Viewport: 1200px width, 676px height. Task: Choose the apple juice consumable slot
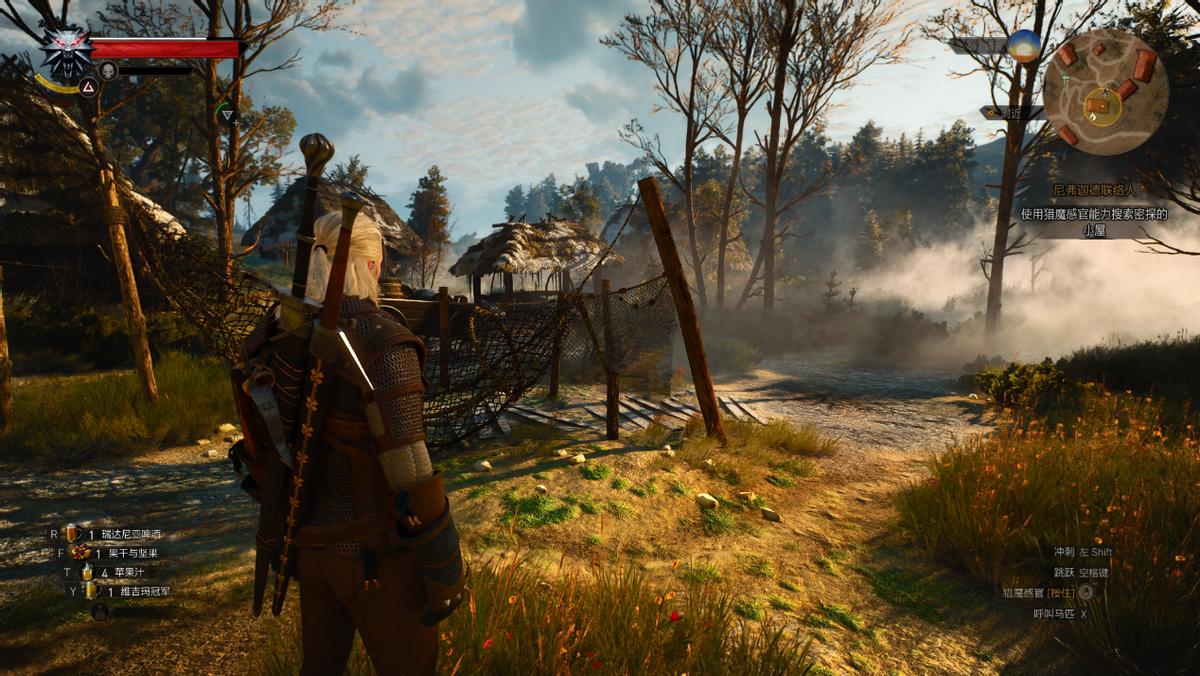(87, 572)
